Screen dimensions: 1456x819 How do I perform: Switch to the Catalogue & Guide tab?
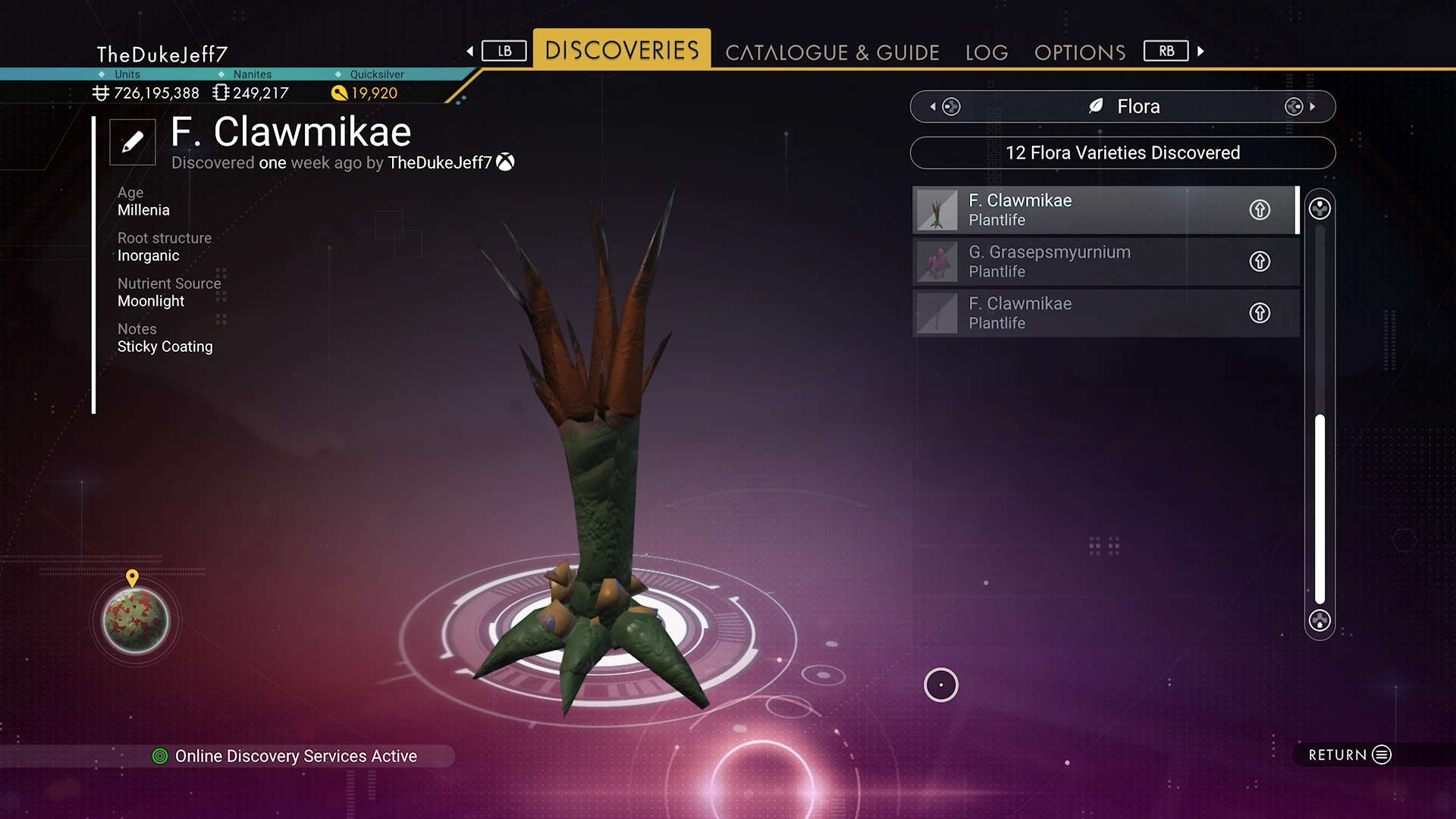(x=832, y=52)
